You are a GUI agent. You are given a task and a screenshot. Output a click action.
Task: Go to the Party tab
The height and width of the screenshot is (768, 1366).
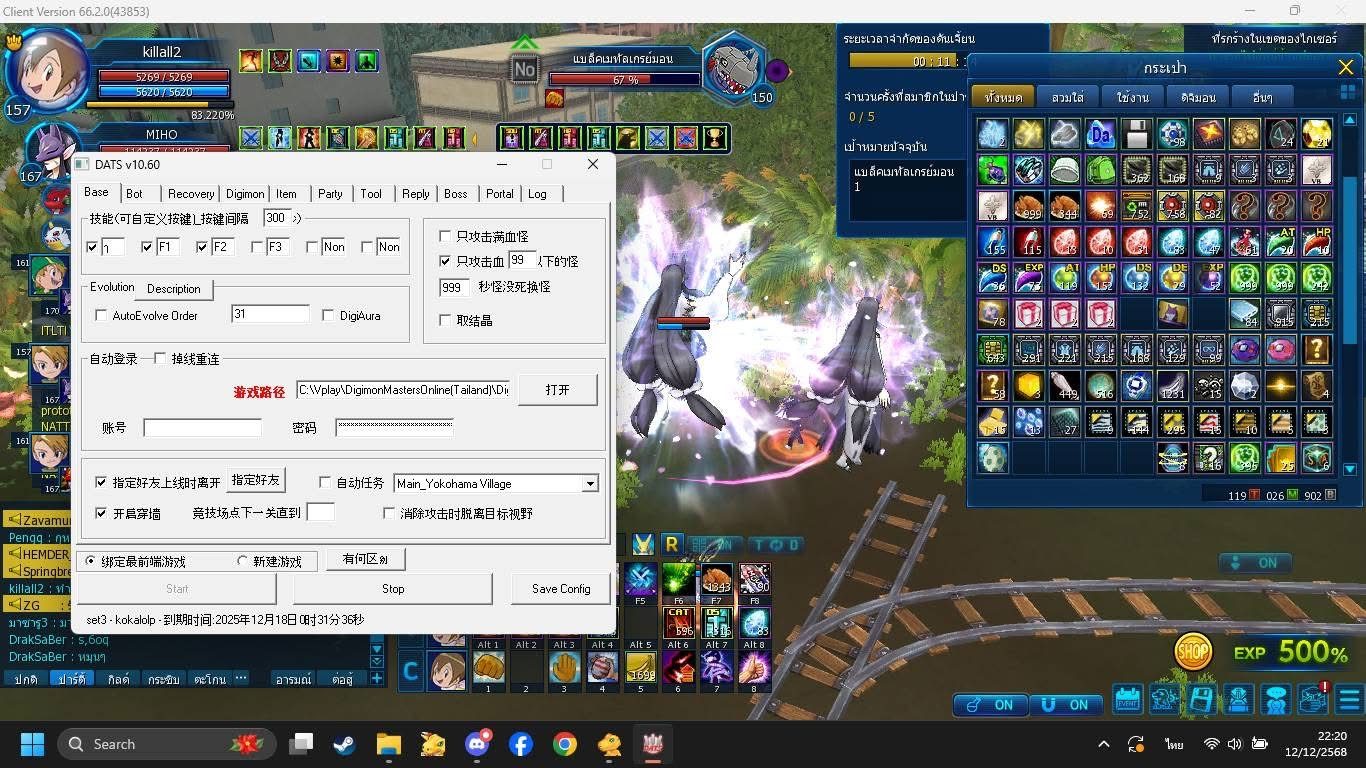tap(330, 194)
